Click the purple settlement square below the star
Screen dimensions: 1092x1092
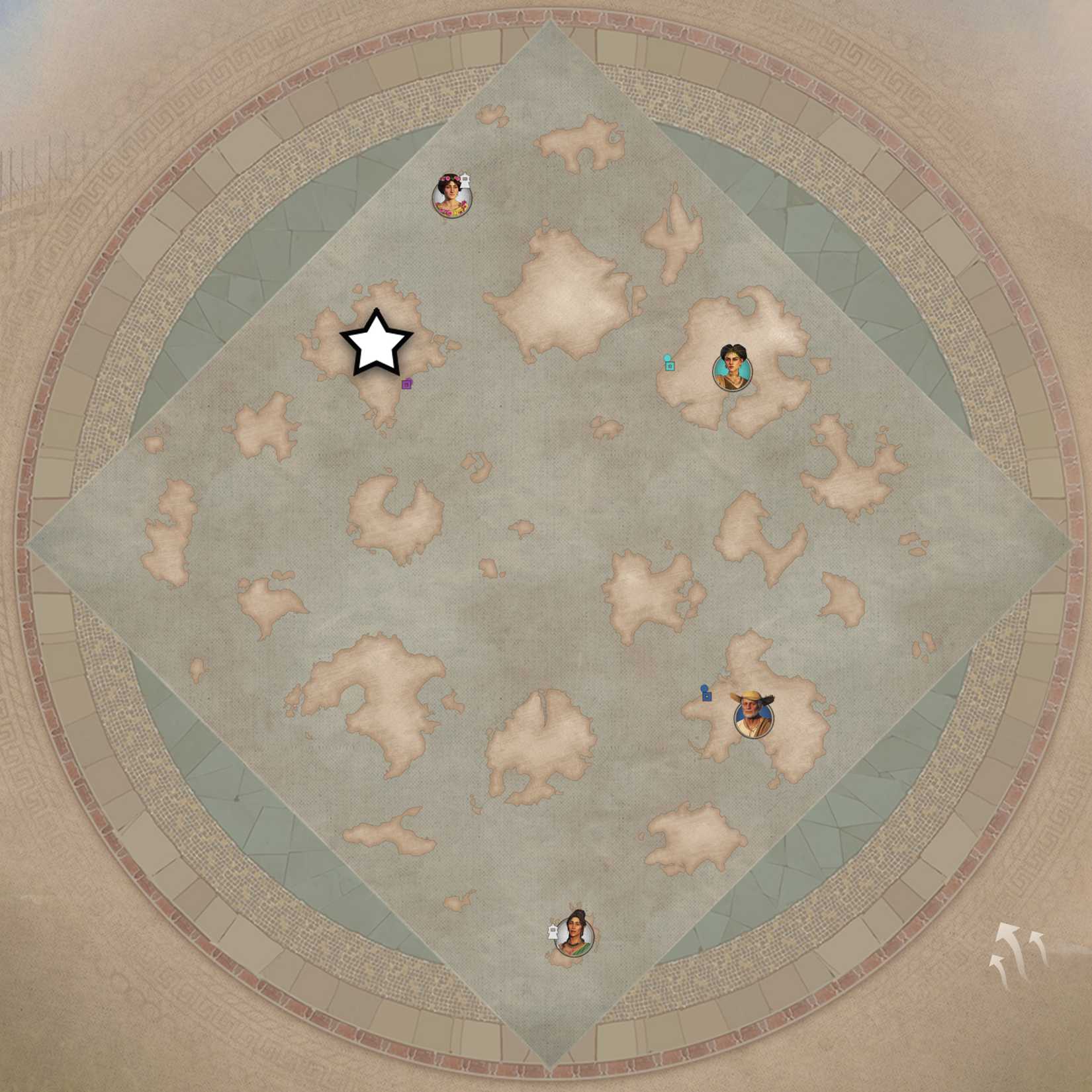[408, 383]
